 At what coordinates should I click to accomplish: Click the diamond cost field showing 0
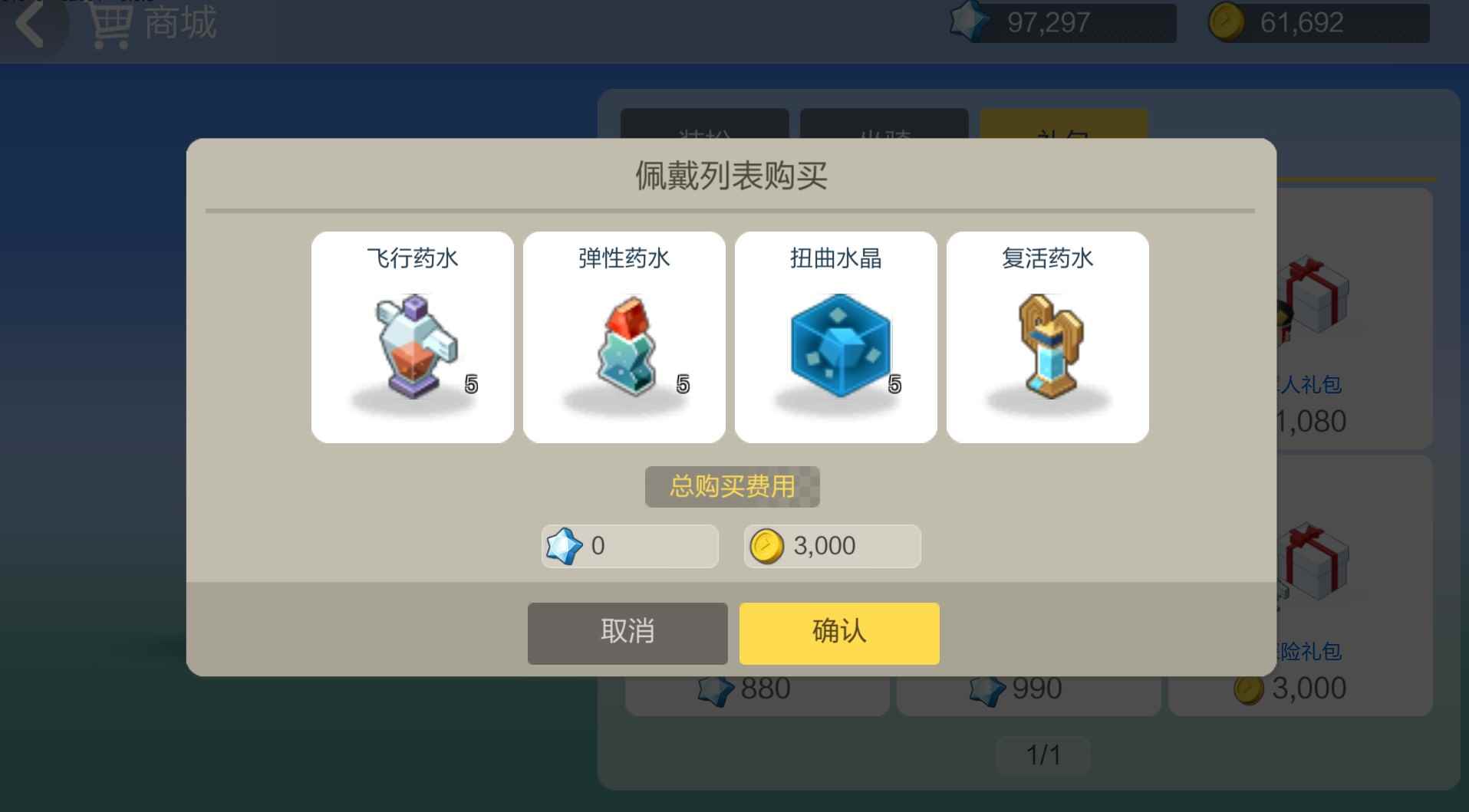(627, 546)
